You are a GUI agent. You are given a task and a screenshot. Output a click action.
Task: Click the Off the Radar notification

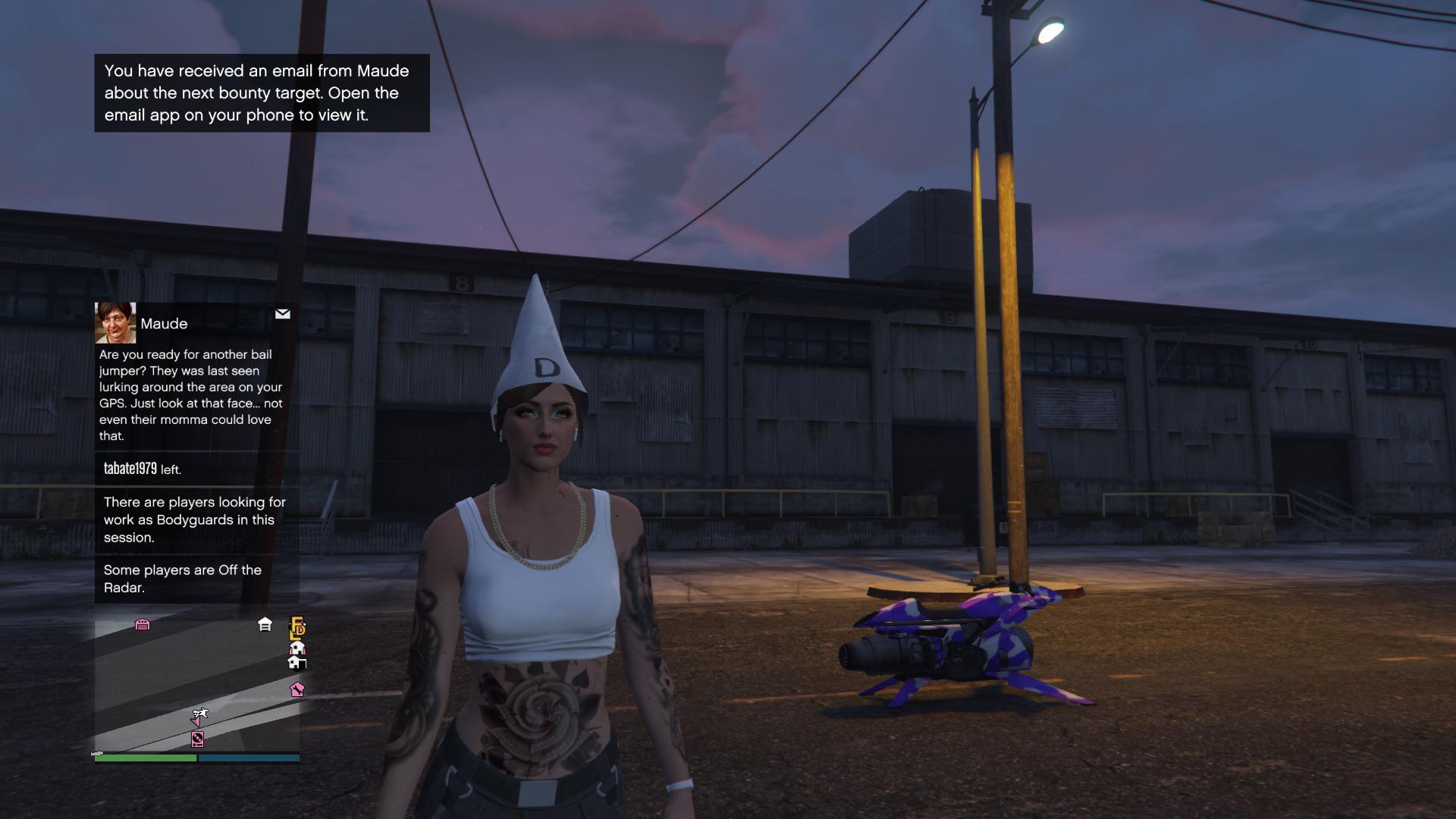pyautogui.click(x=183, y=579)
